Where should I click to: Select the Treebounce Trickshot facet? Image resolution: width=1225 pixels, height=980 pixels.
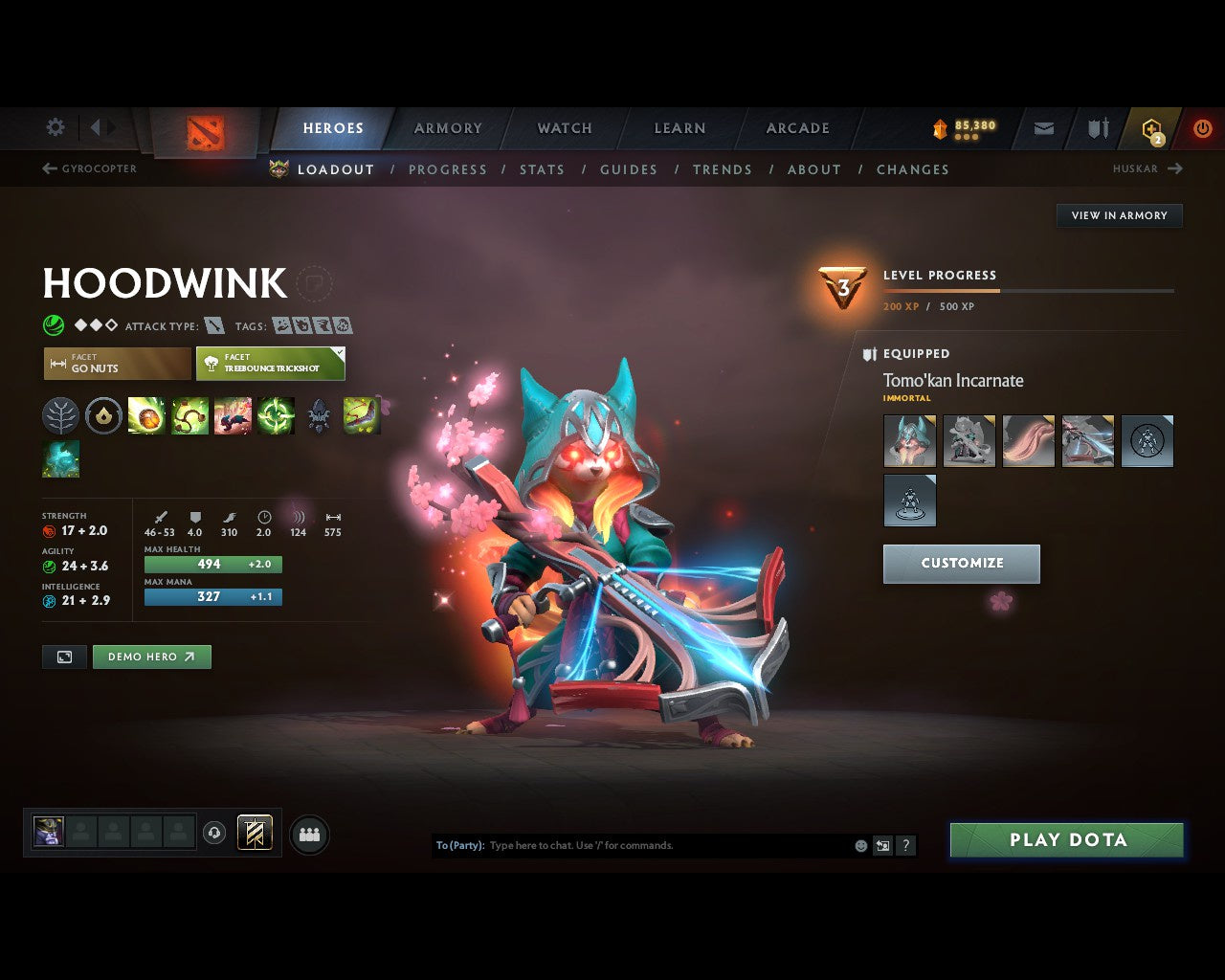(x=270, y=364)
